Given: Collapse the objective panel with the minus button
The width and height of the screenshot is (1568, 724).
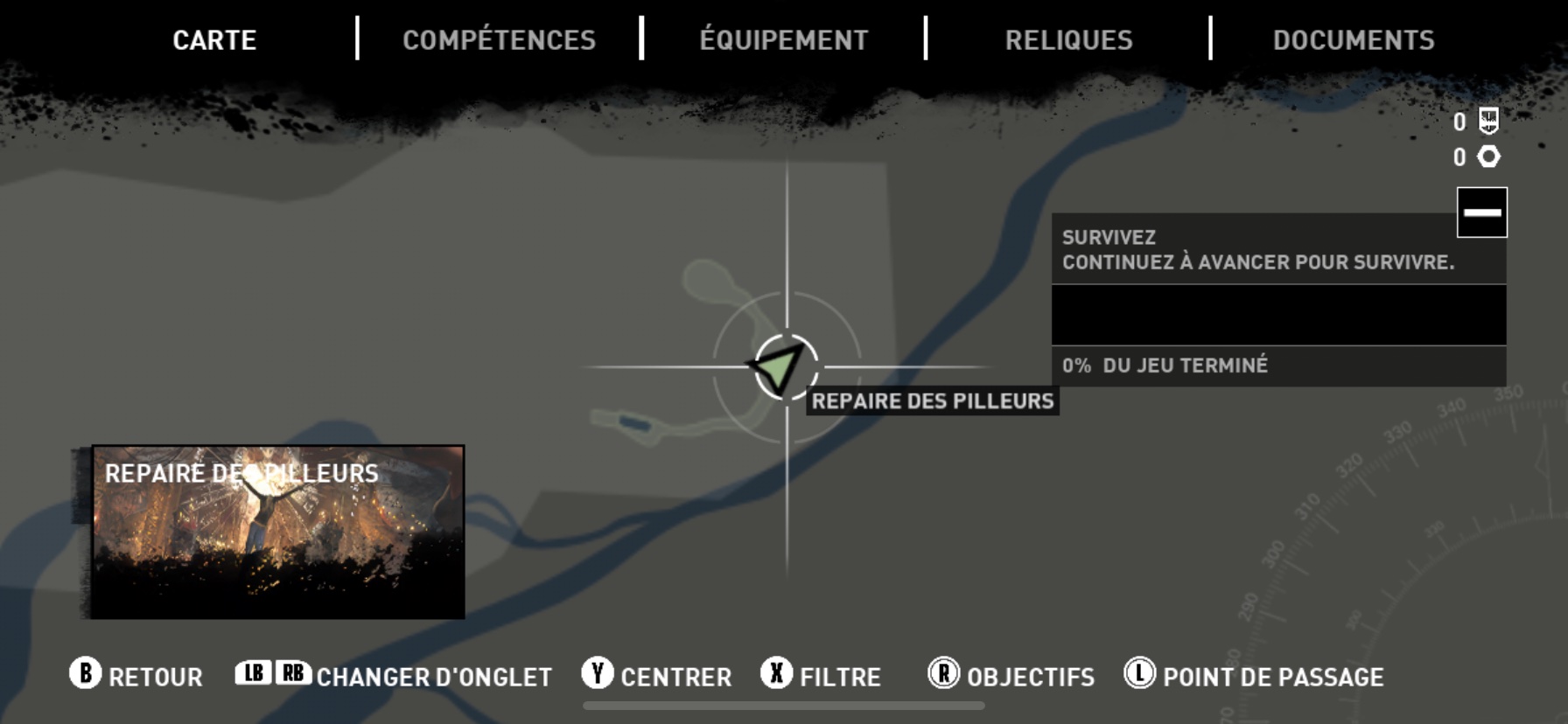Looking at the screenshot, I should 1481,212.
